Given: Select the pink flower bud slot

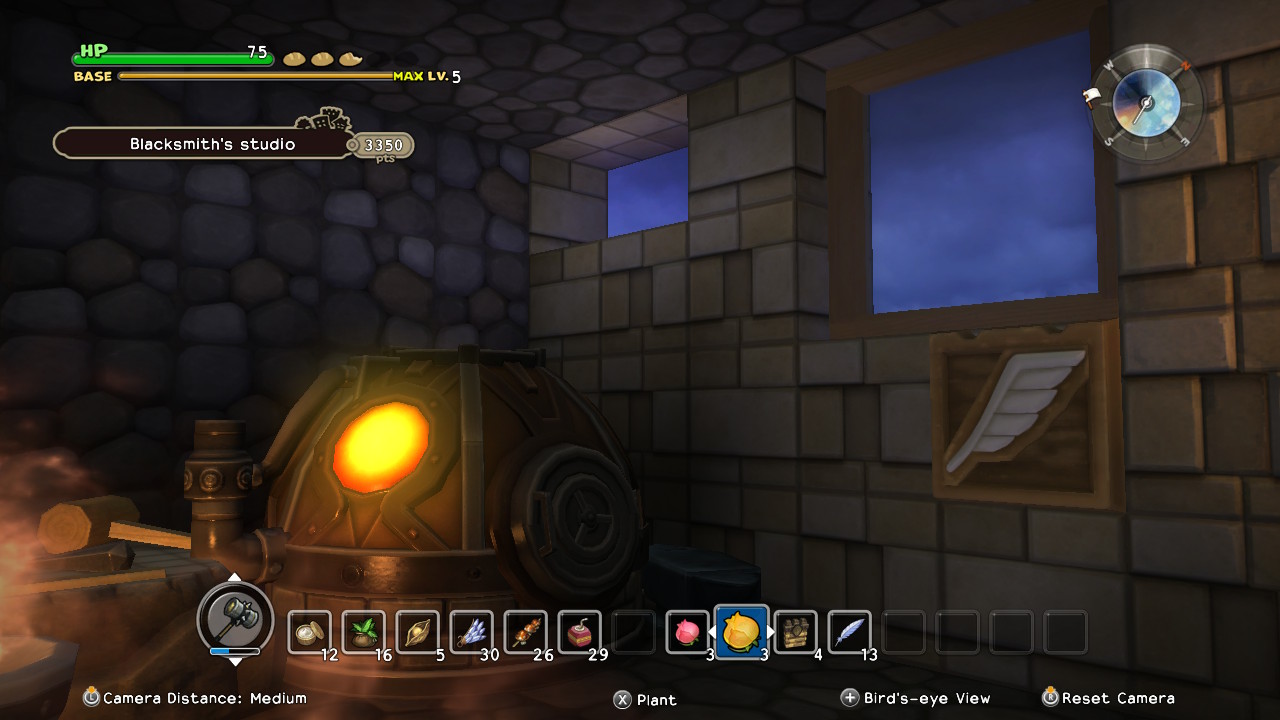Looking at the screenshot, I should pyautogui.click(x=688, y=632).
